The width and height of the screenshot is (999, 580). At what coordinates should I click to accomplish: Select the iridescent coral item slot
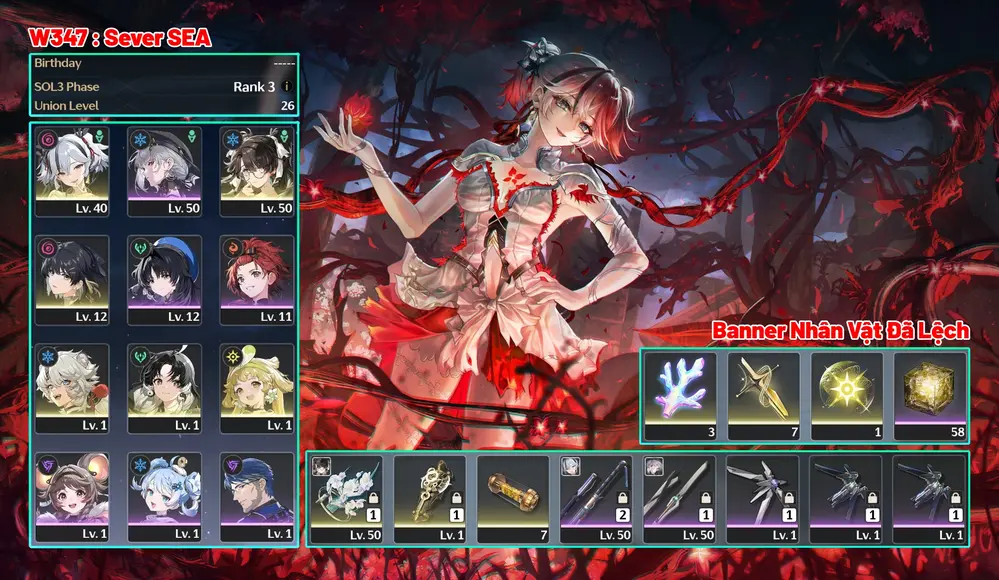pos(680,396)
